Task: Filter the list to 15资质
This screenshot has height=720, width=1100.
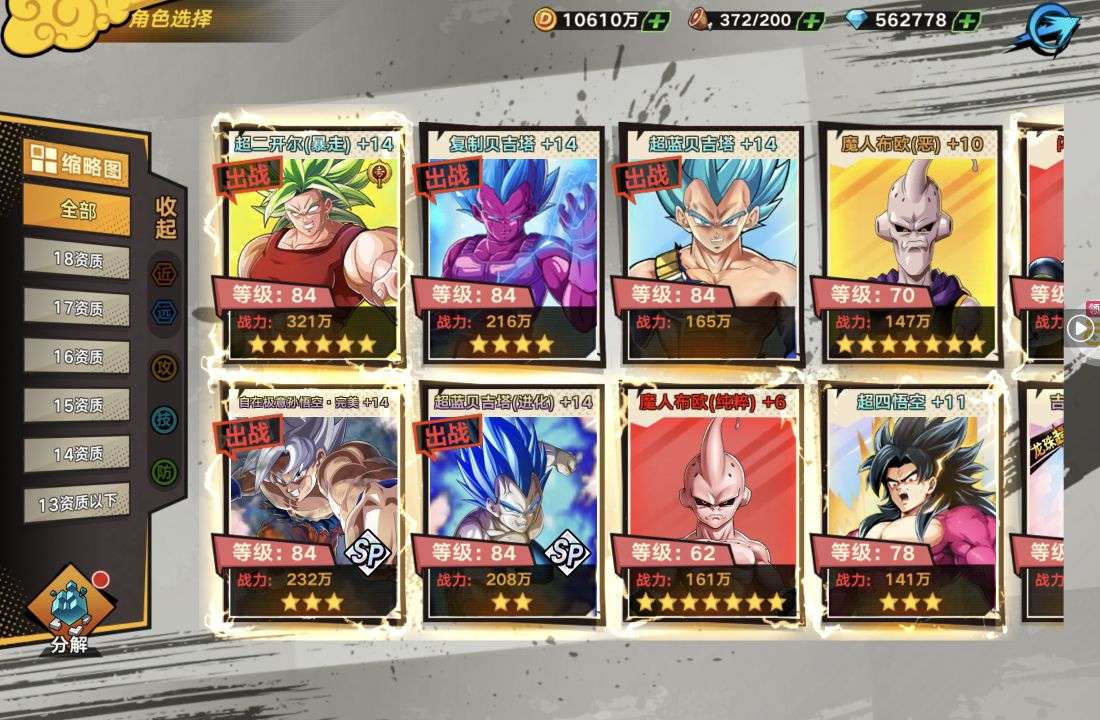Action: (77, 405)
